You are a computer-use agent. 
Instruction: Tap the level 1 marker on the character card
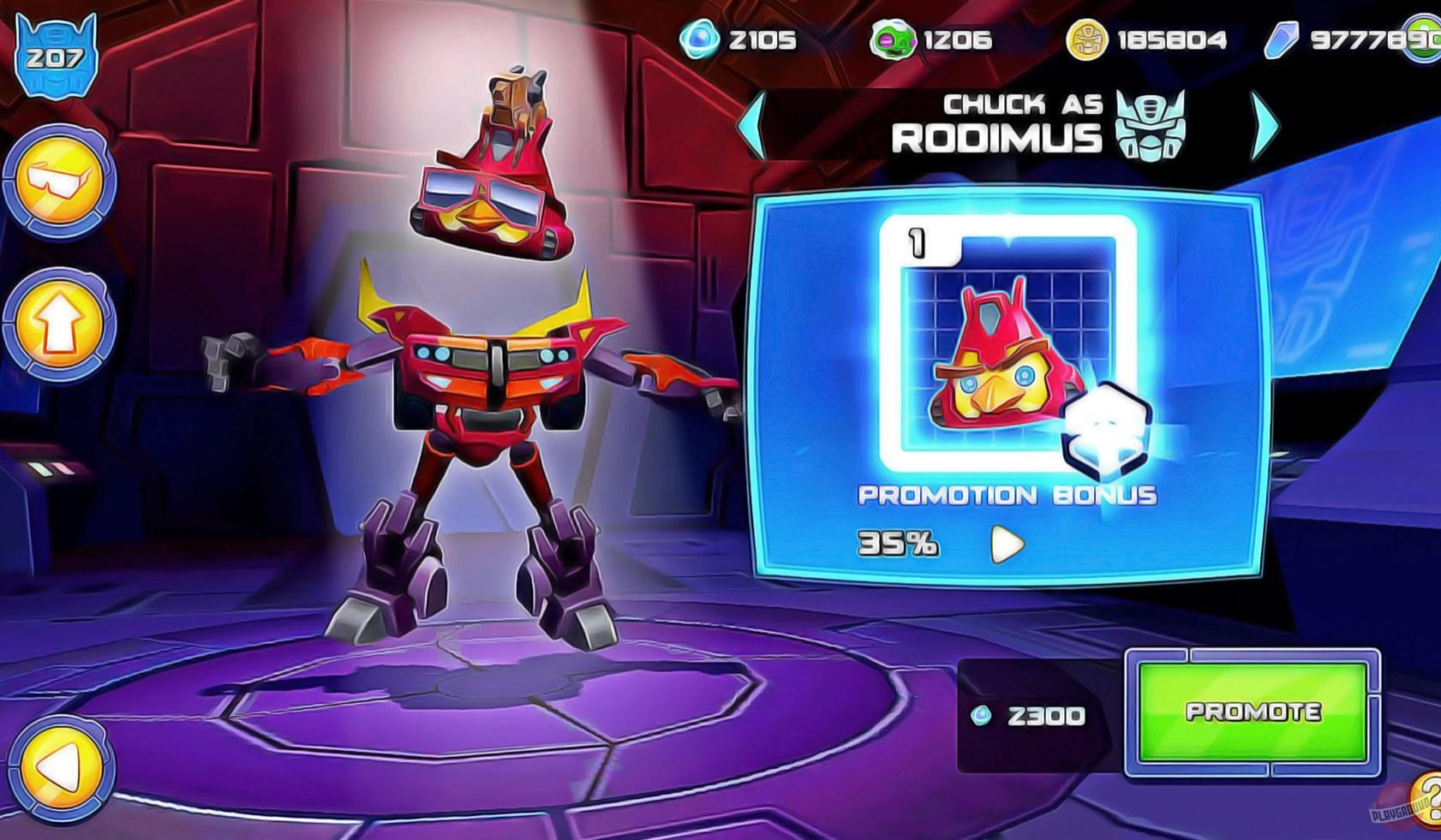click(916, 241)
